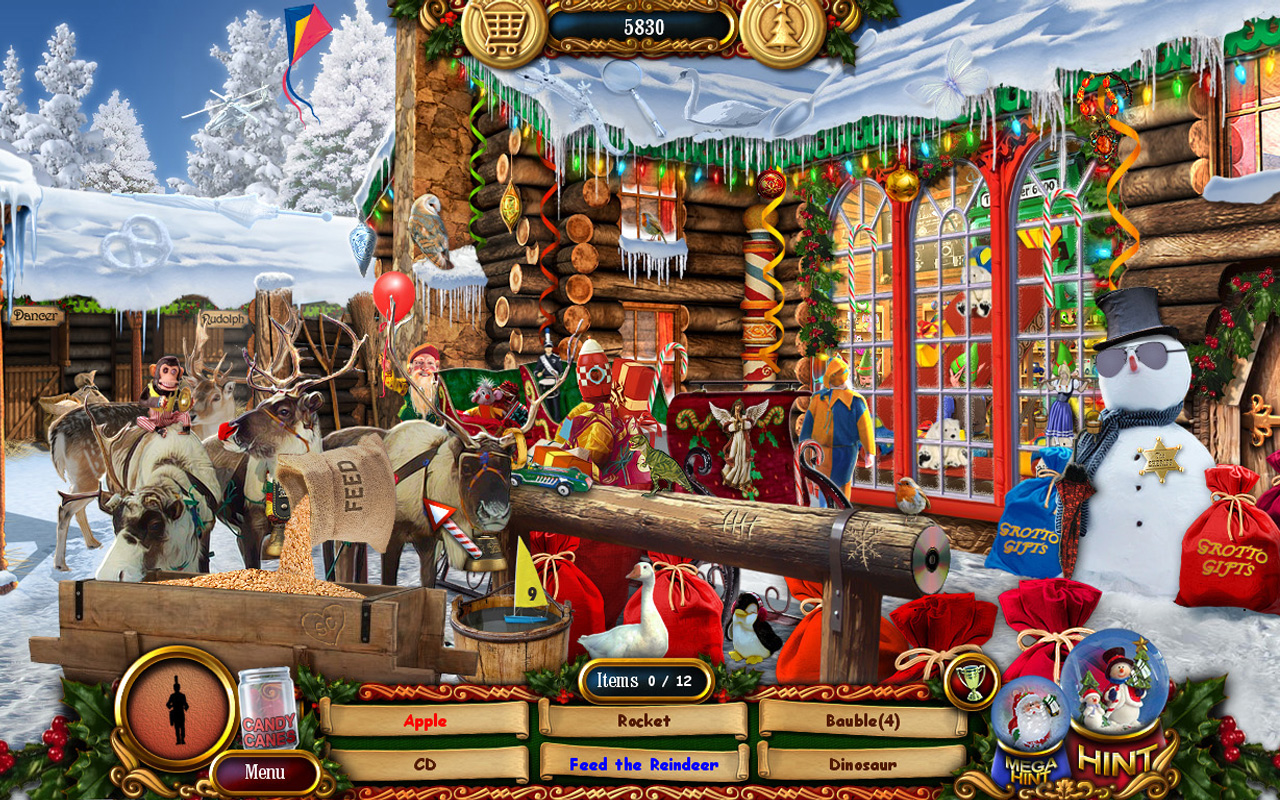Viewport: 1280px width, 800px height.
Task: Select "Bauble(4)" in the item list
Action: [862, 719]
